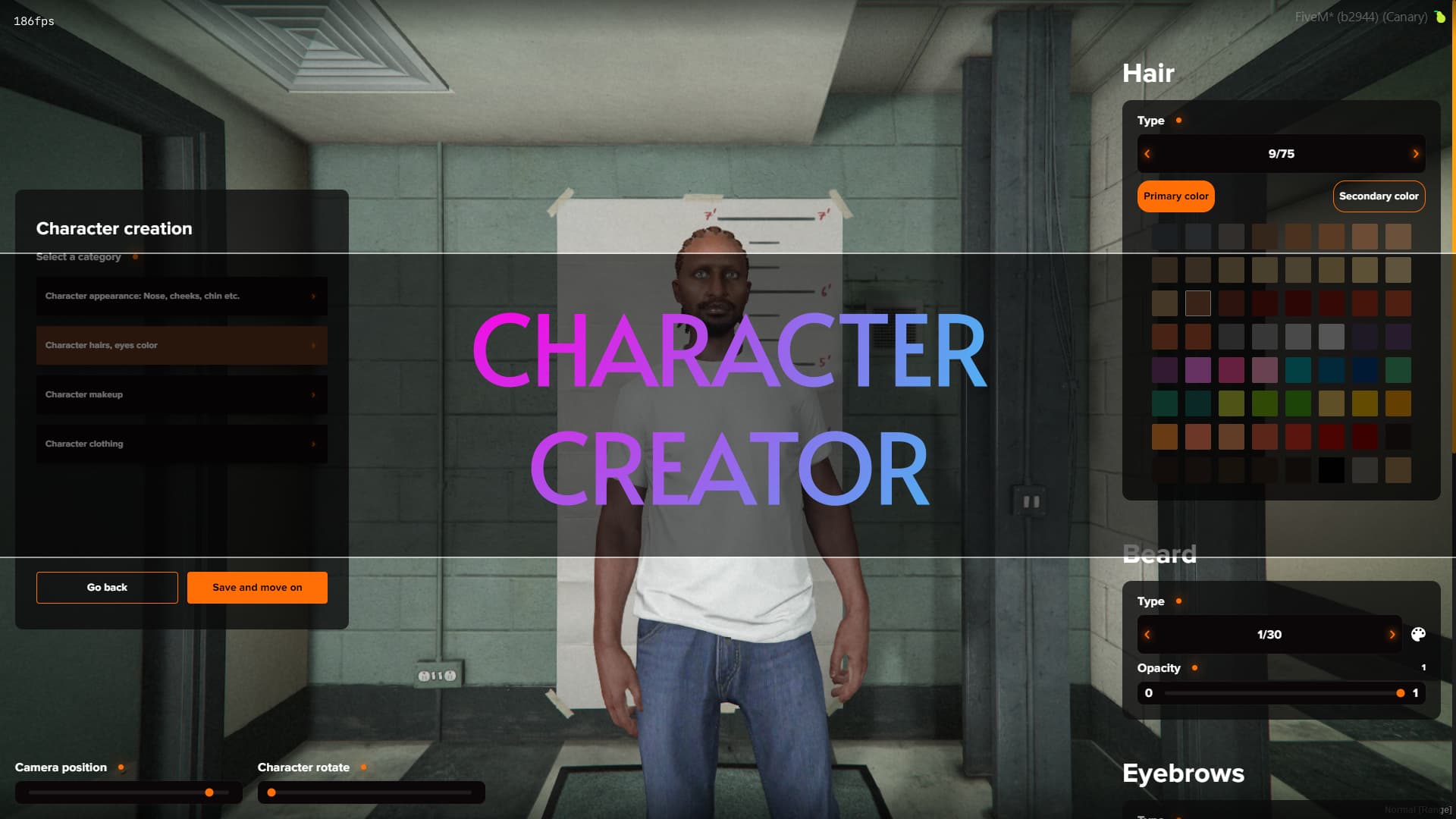This screenshot has width=1456, height=819.
Task: Click the orange dot beside Character rotate
Action: (363, 767)
